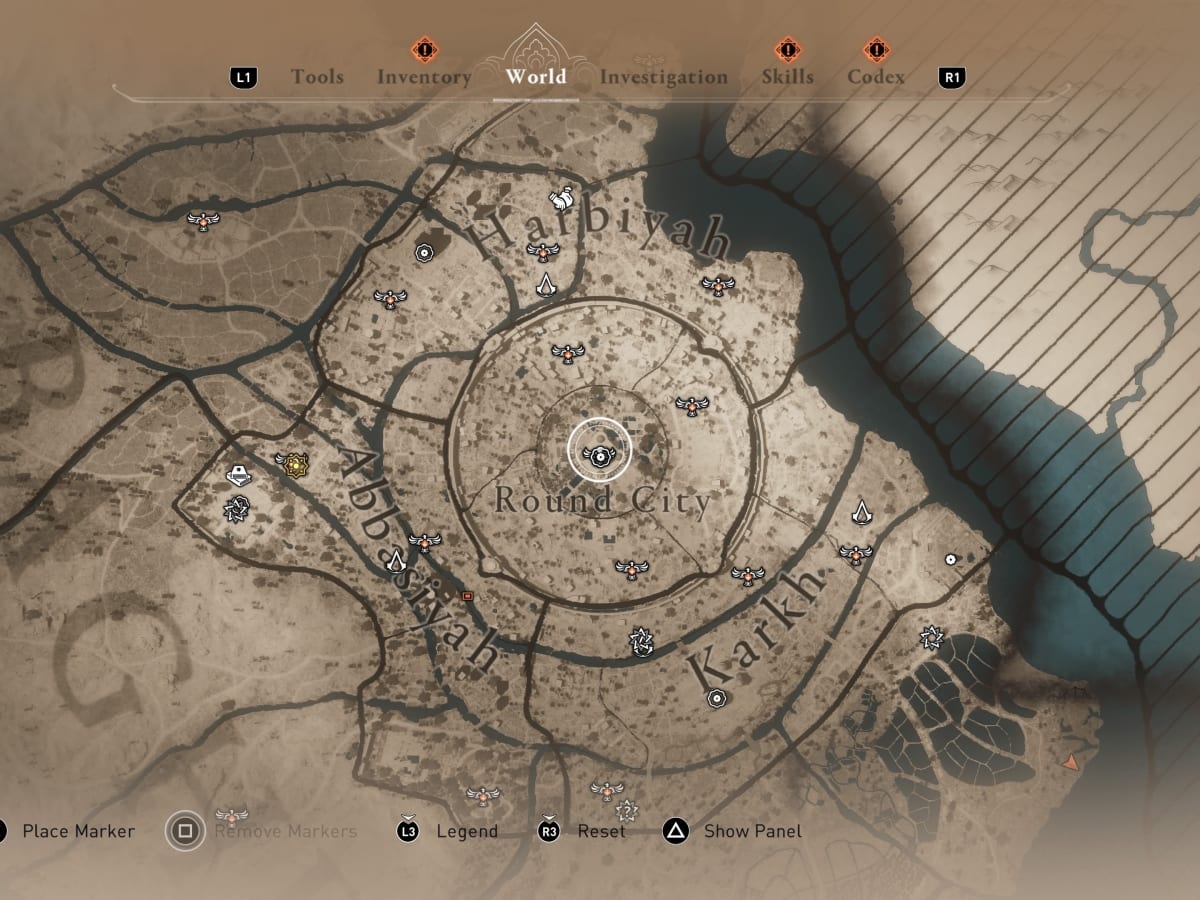Open the Tools tab
The image size is (1200, 900).
[317, 77]
